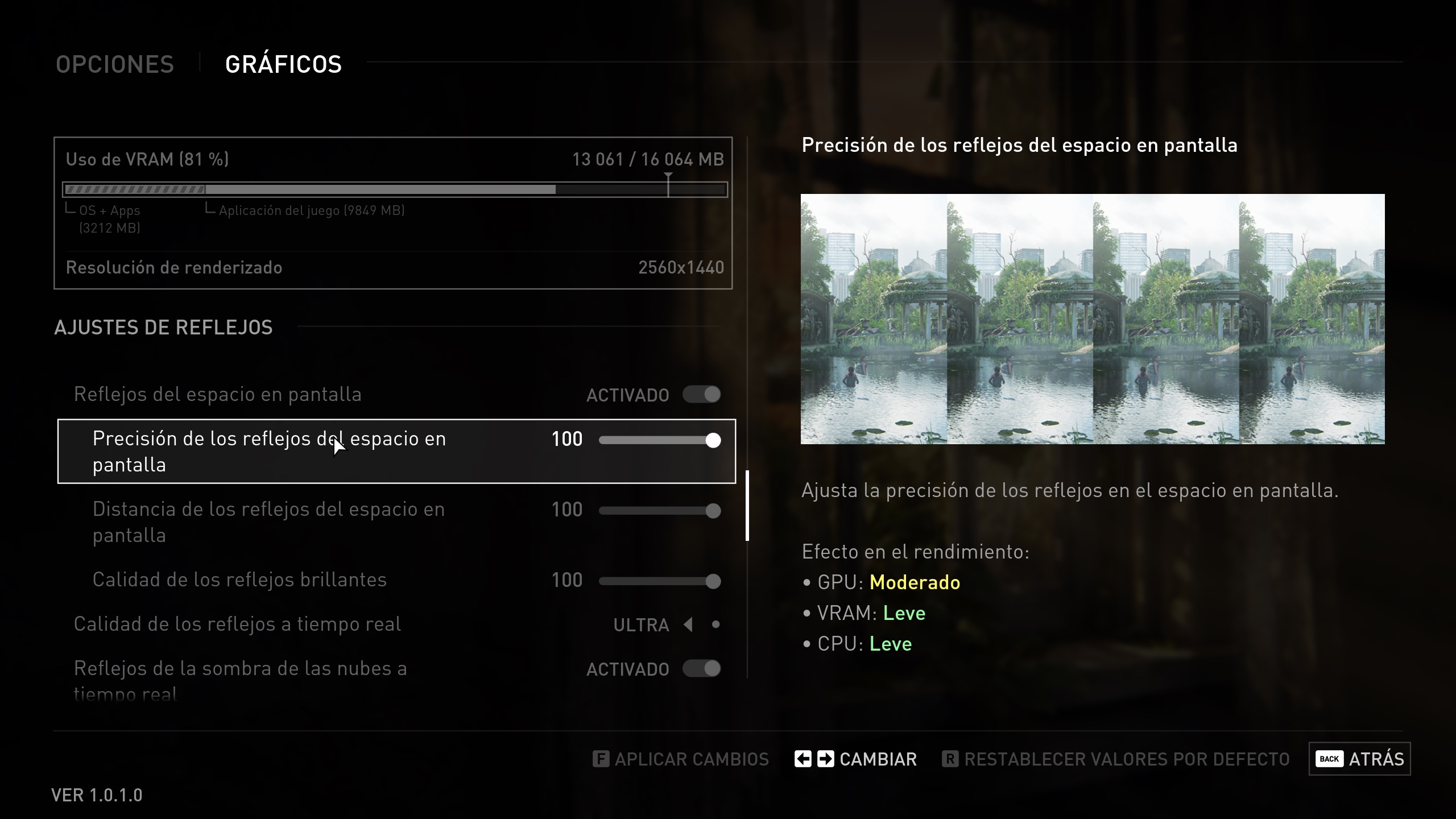This screenshot has width=1456, height=819.
Task: Click the reflection comparison preview image
Action: (x=1093, y=319)
